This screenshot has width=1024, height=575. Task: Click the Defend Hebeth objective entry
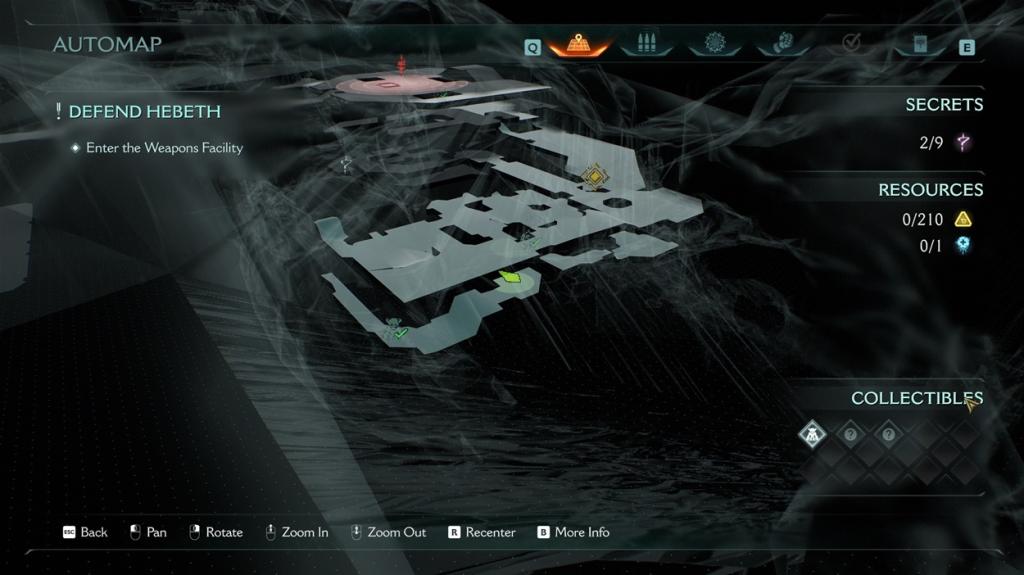tap(144, 112)
